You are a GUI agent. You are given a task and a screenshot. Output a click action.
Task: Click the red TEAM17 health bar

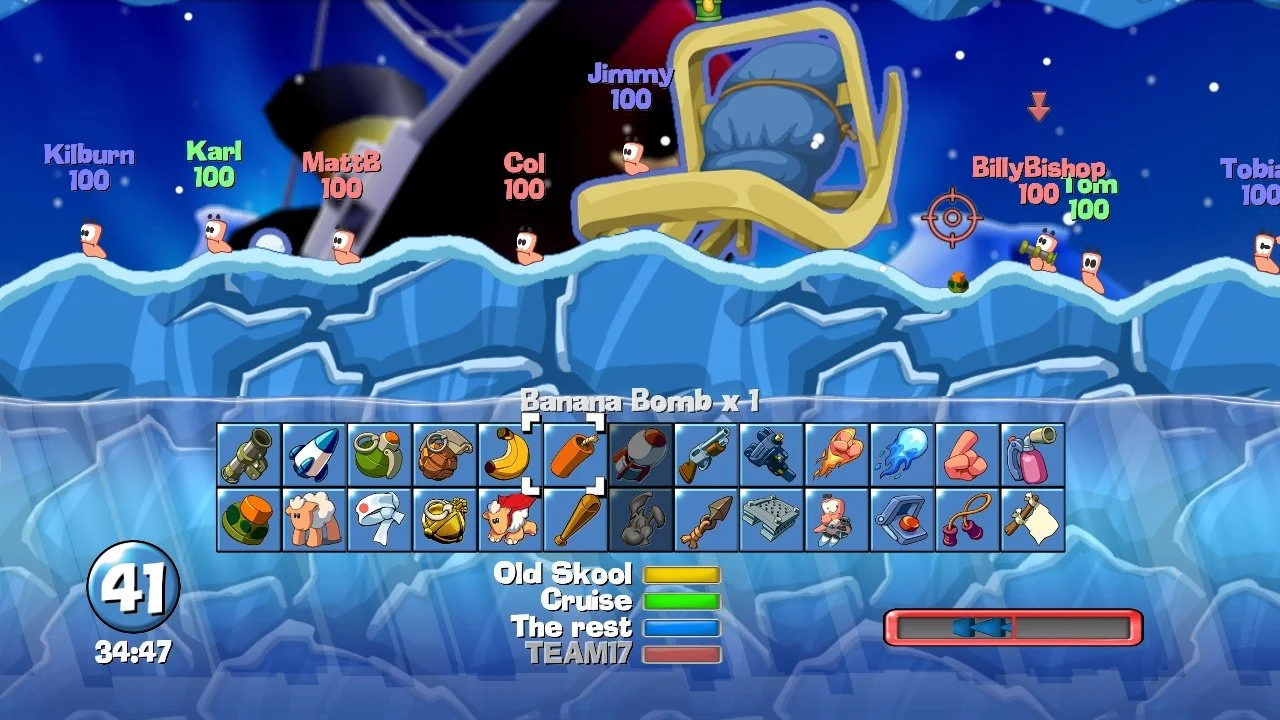coord(683,652)
